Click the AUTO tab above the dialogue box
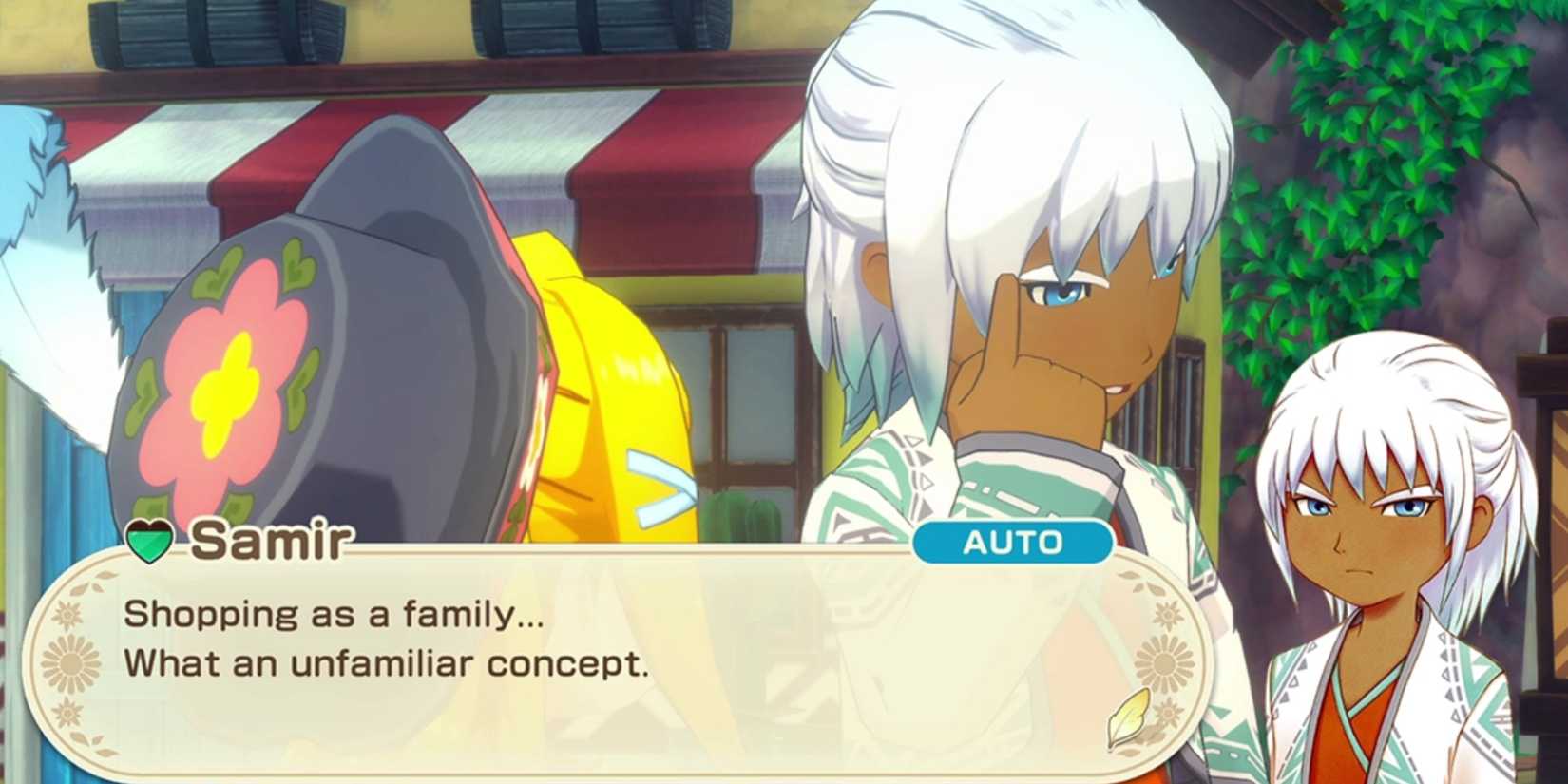Image resolution: width=1568 pixels, height=784 pixels. click(1013, 544)
